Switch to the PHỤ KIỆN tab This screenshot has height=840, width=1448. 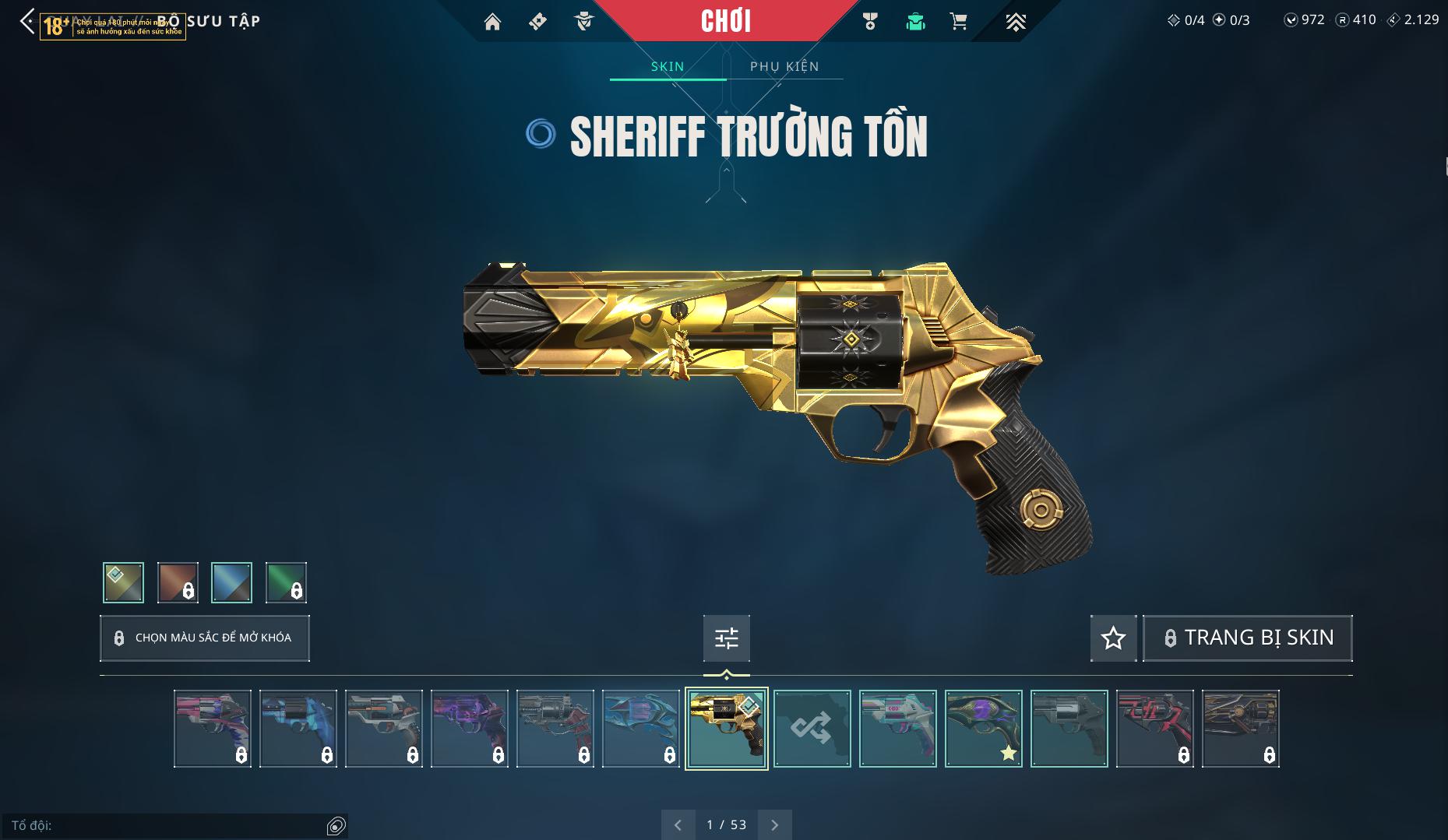coord(784,66)
